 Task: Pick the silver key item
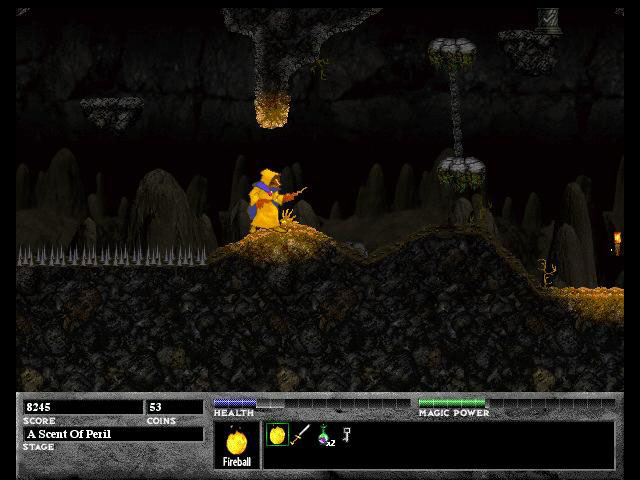[346, 434]
